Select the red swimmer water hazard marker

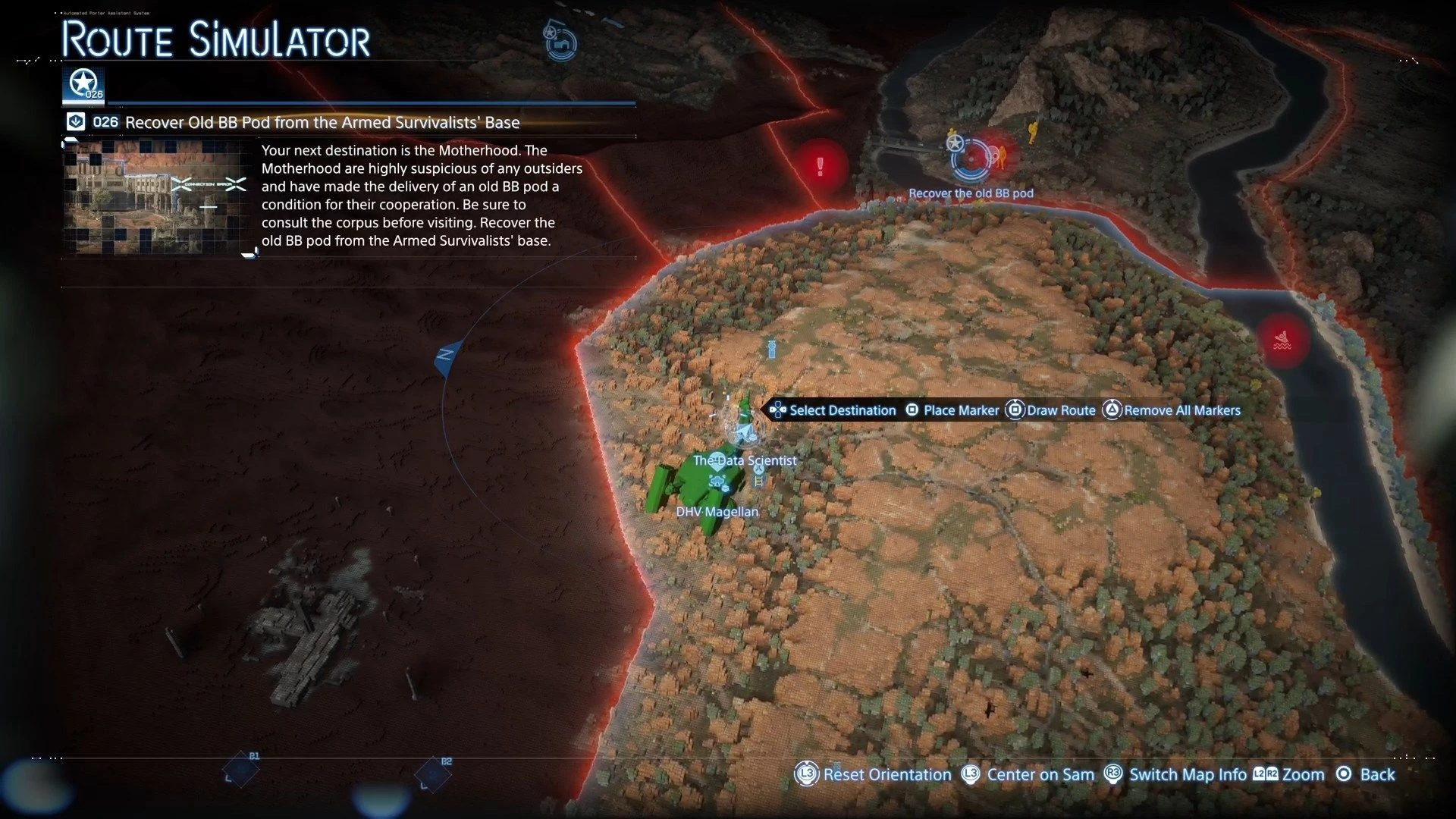[1282, 340]
